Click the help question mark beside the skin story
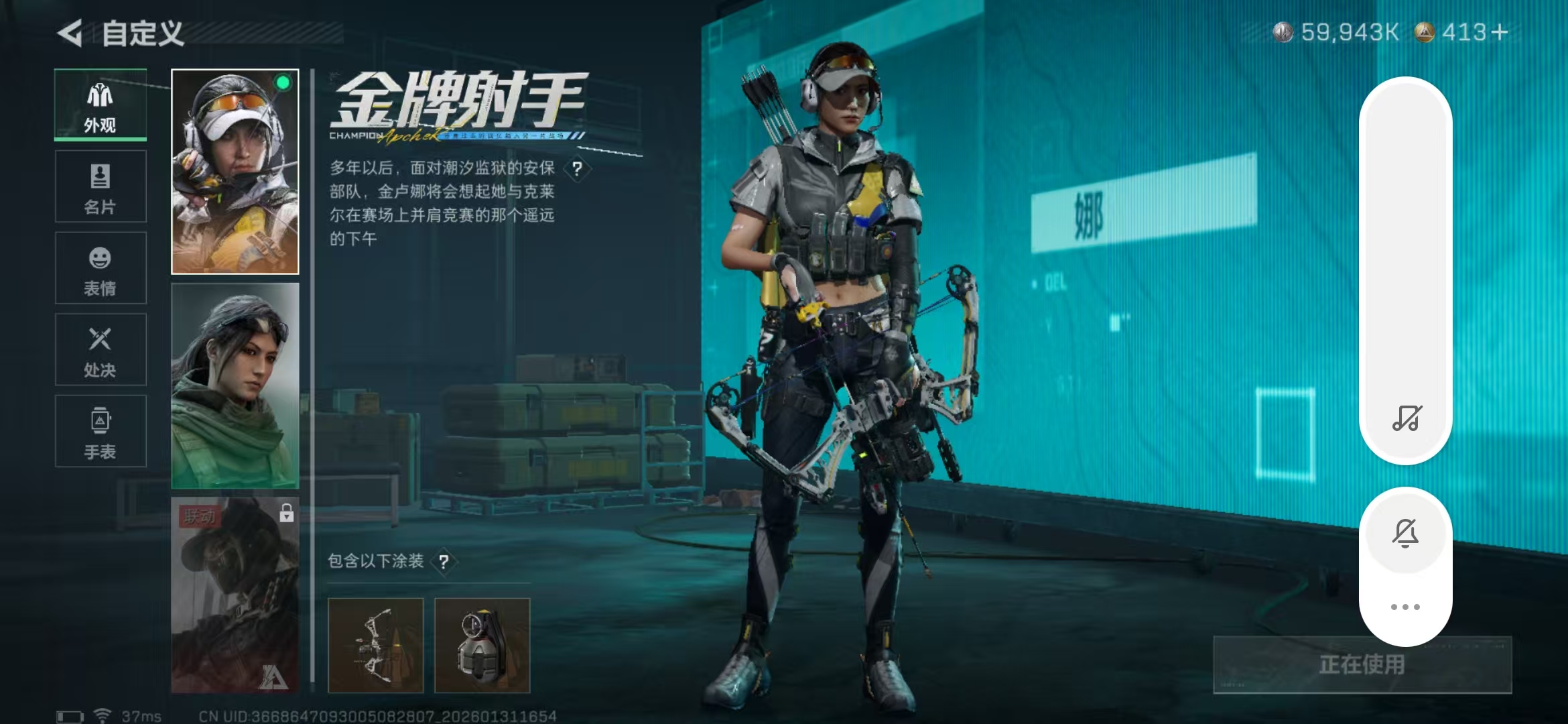The height and width of the screenshot is (724, 1568). coord(578,169)
